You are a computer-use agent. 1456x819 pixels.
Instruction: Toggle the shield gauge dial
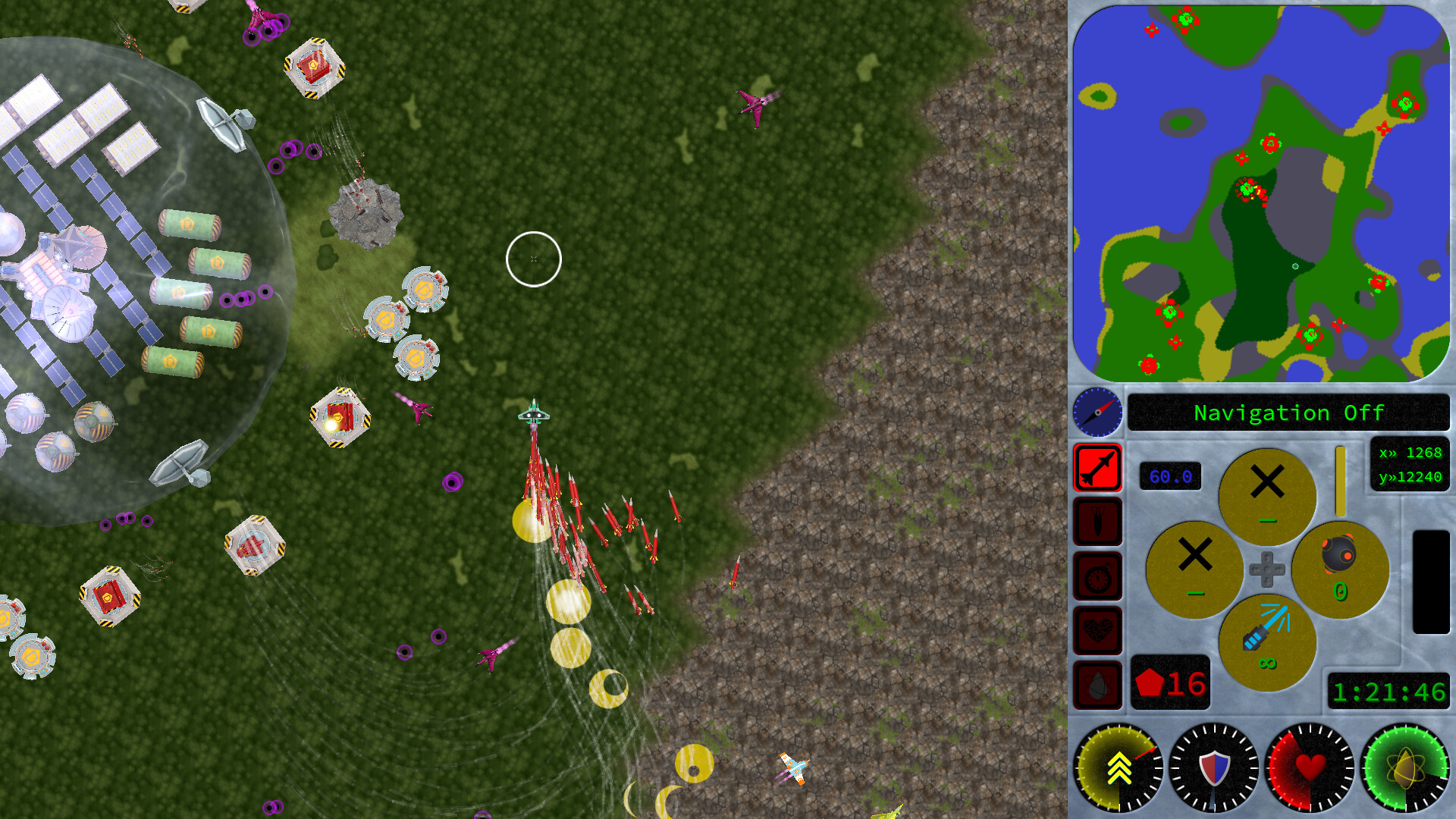pyautogui.click(x=1213, y=767)
